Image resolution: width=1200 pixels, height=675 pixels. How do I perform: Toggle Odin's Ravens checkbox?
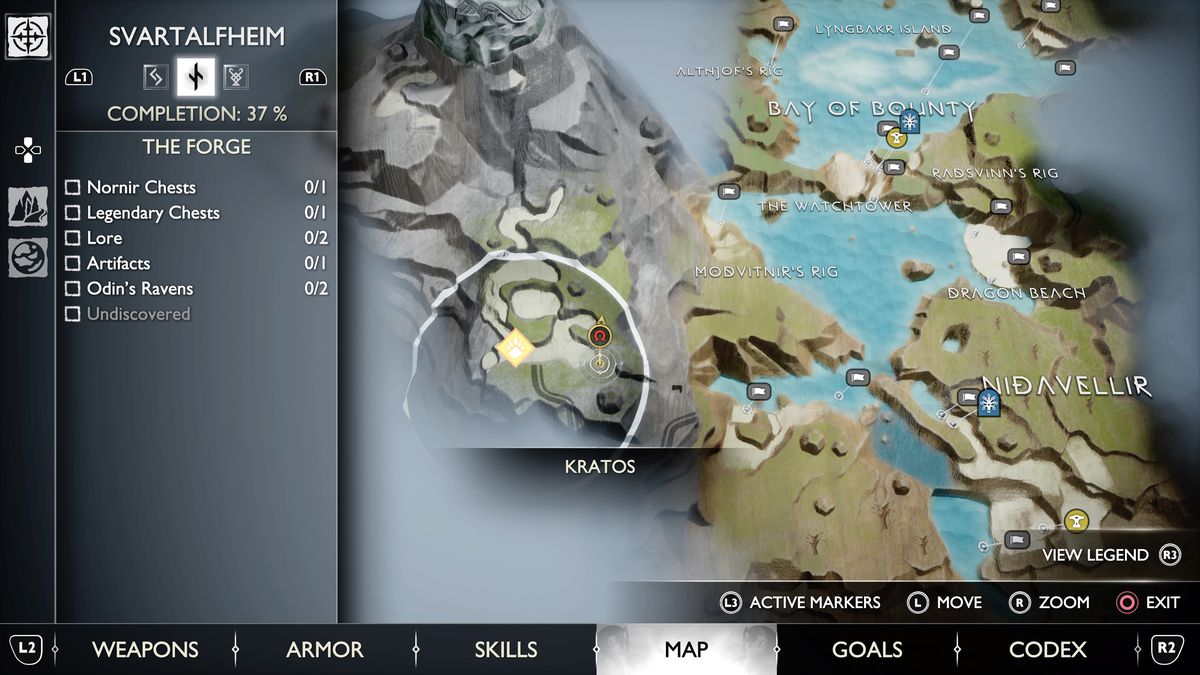point(72,289)
